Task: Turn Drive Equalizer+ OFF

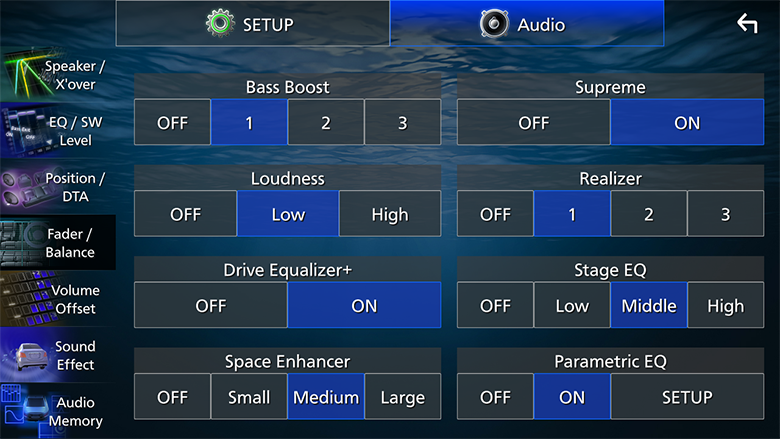Action: click(x=210, y=306)
